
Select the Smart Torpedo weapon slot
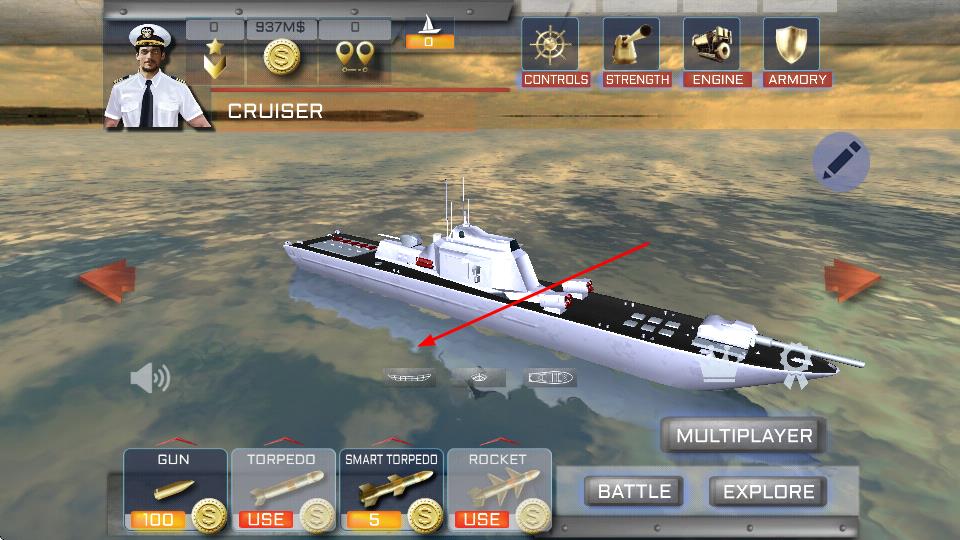[x=390, y=490]
